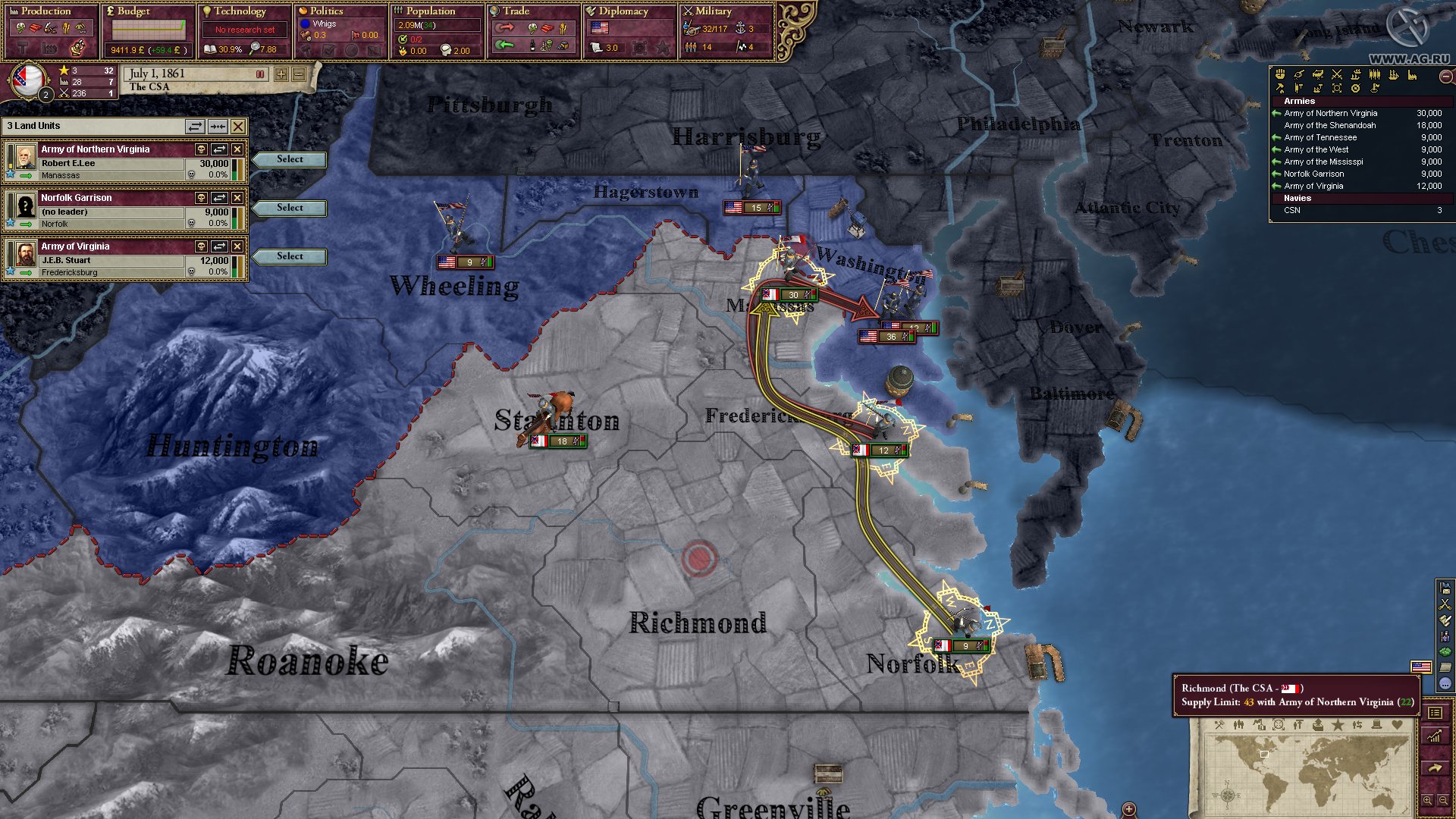
Task: Select the disband skull icon for Army of Northern Virginia
Action: (x=201, y=149)
